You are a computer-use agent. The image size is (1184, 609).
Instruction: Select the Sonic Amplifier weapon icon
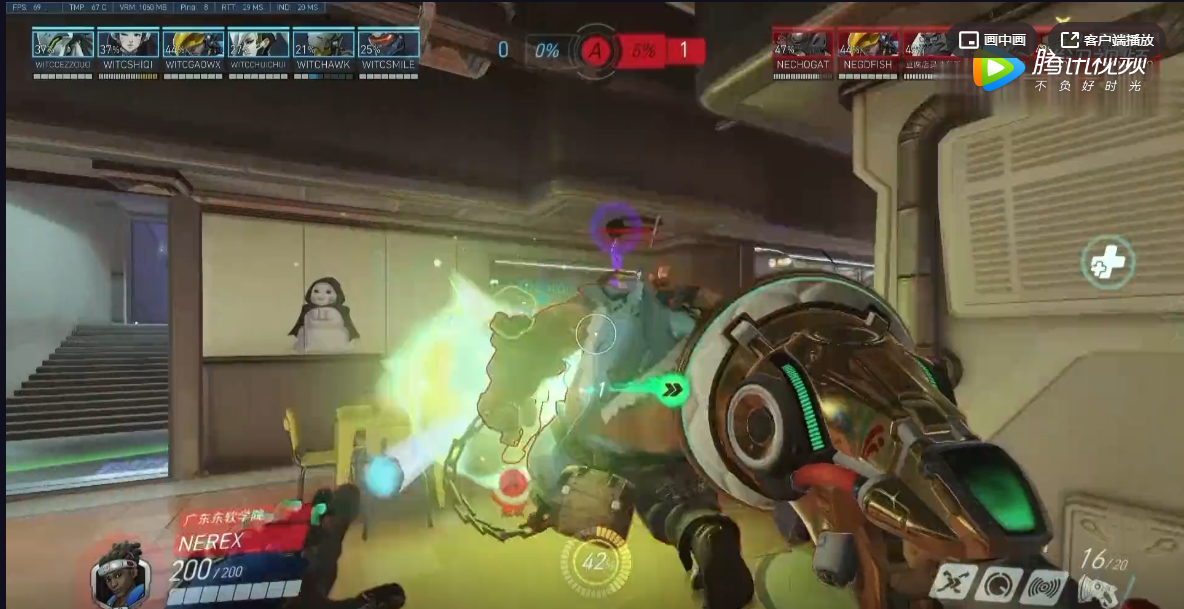pos(1098,589)
